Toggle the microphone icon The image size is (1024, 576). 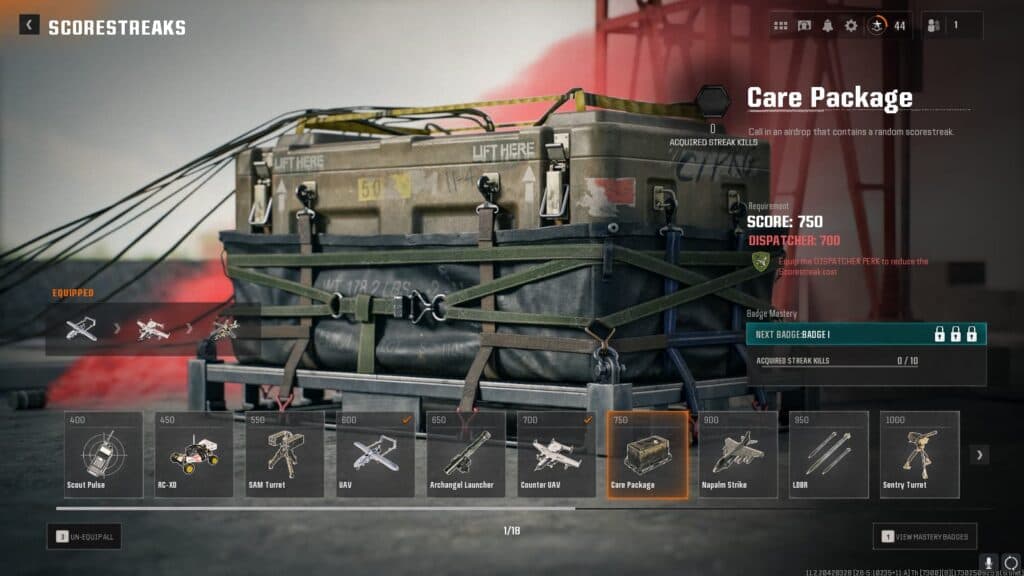(990, 563)
